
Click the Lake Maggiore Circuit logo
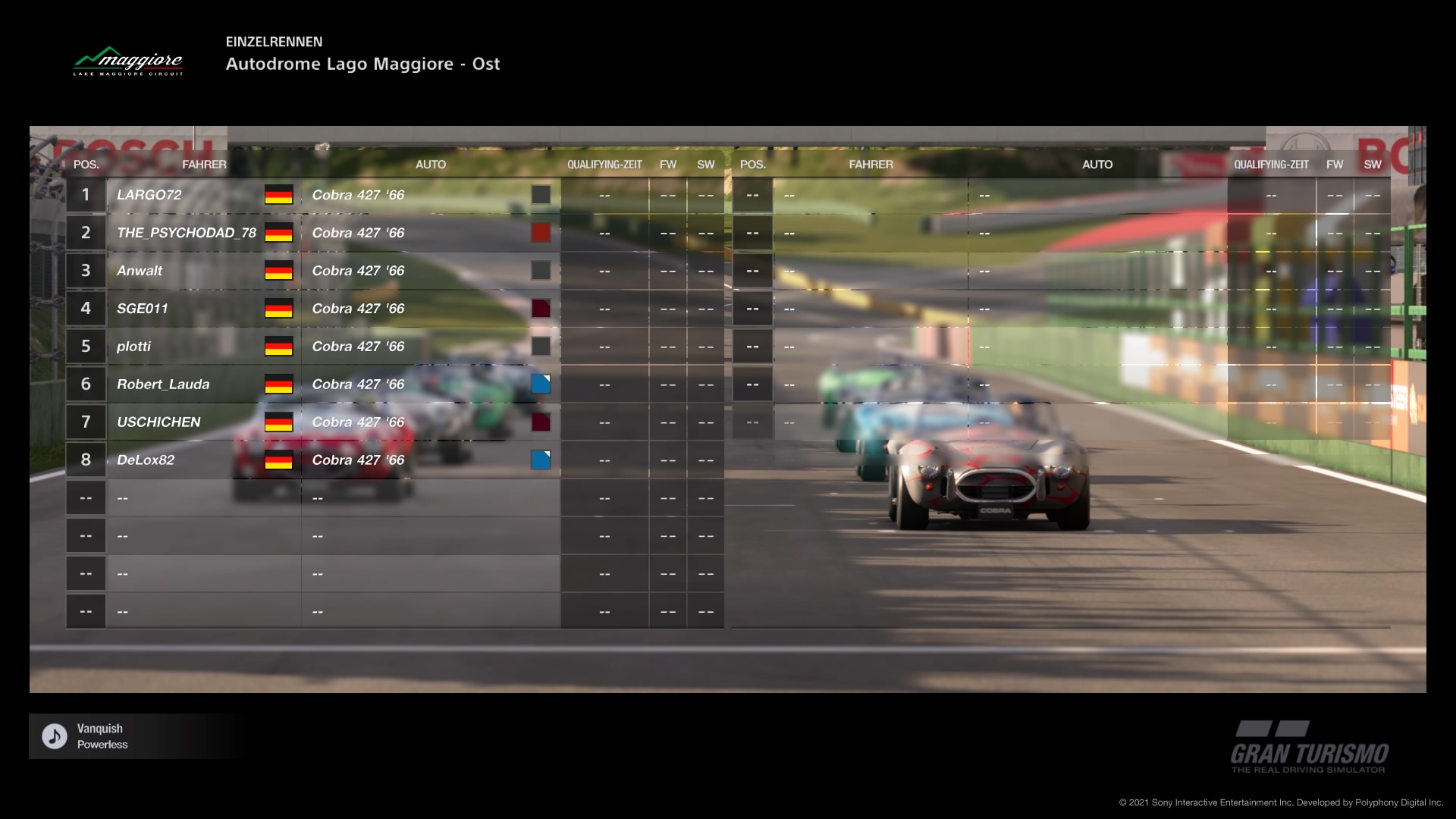tap(129, 62)
